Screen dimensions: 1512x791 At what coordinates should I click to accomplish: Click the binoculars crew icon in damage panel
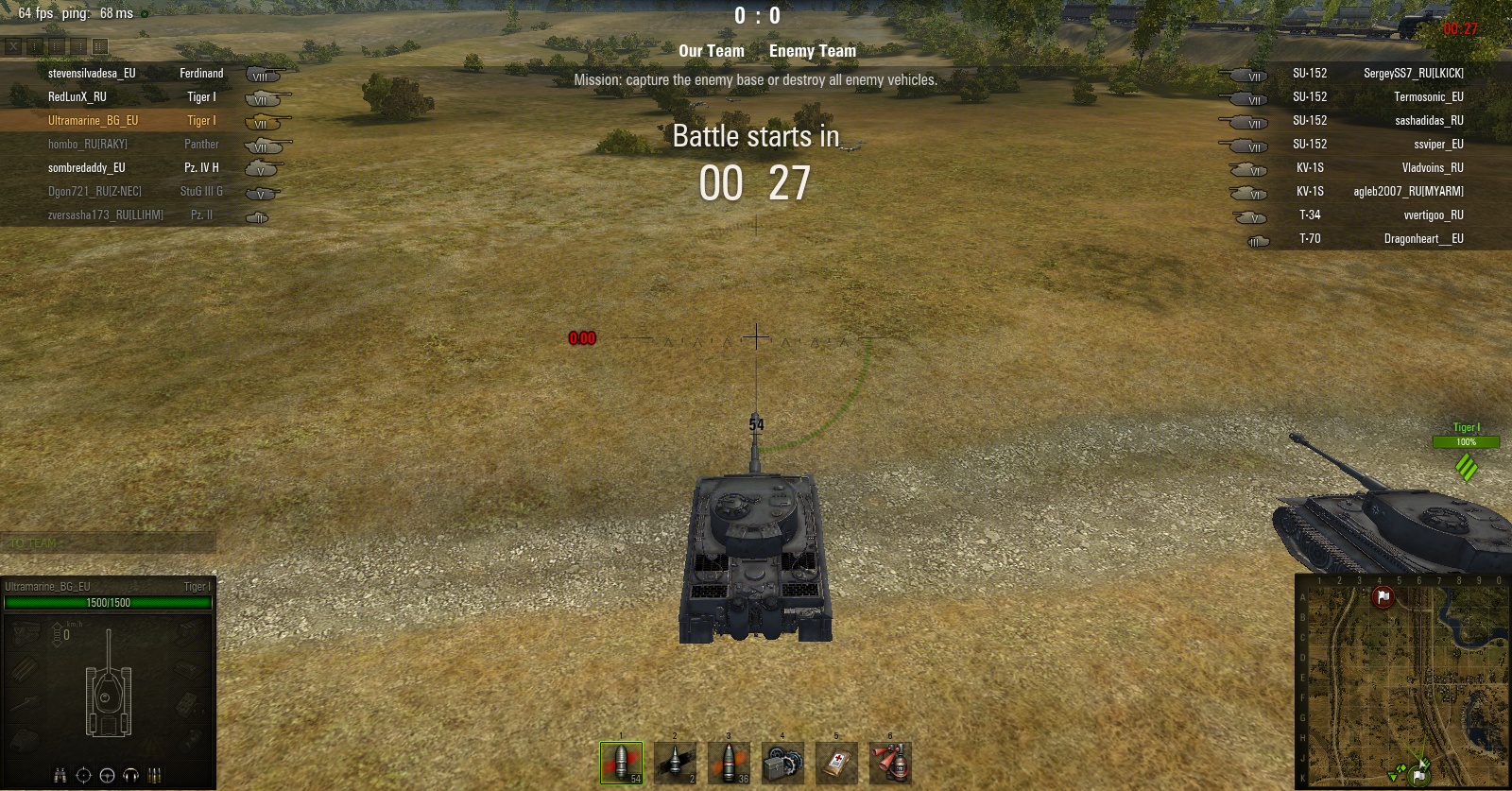tap(60, 775)
